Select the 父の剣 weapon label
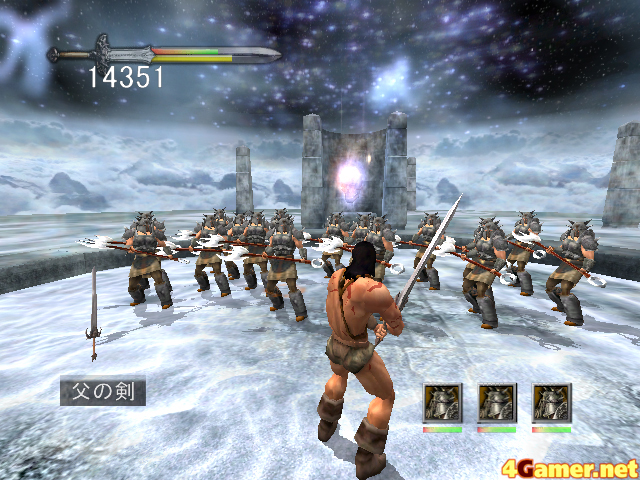This screenshot has height=480, width=640. (x=103, y=389)
